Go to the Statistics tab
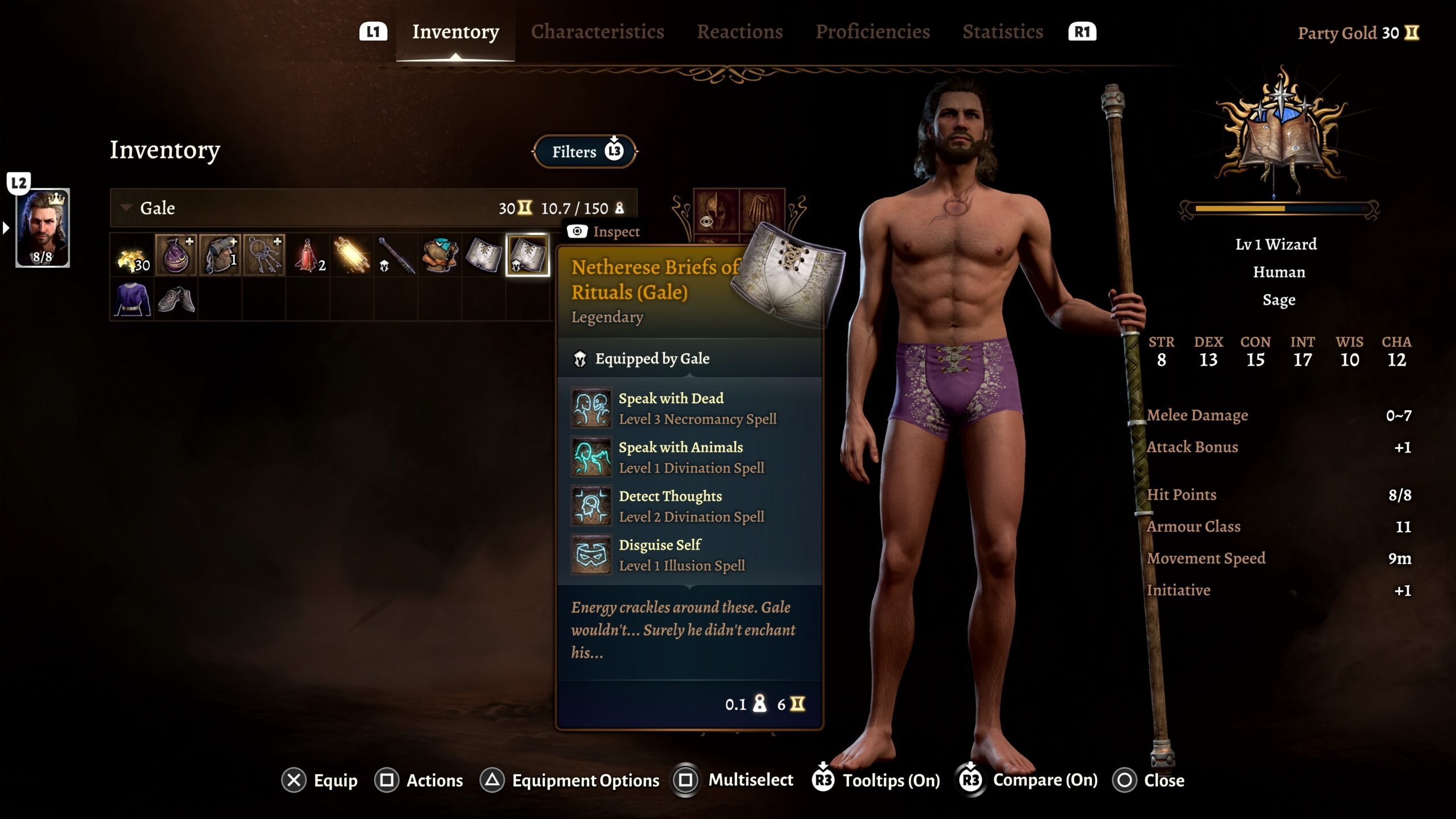The image size is (1456, 819). pos(1002,32)
